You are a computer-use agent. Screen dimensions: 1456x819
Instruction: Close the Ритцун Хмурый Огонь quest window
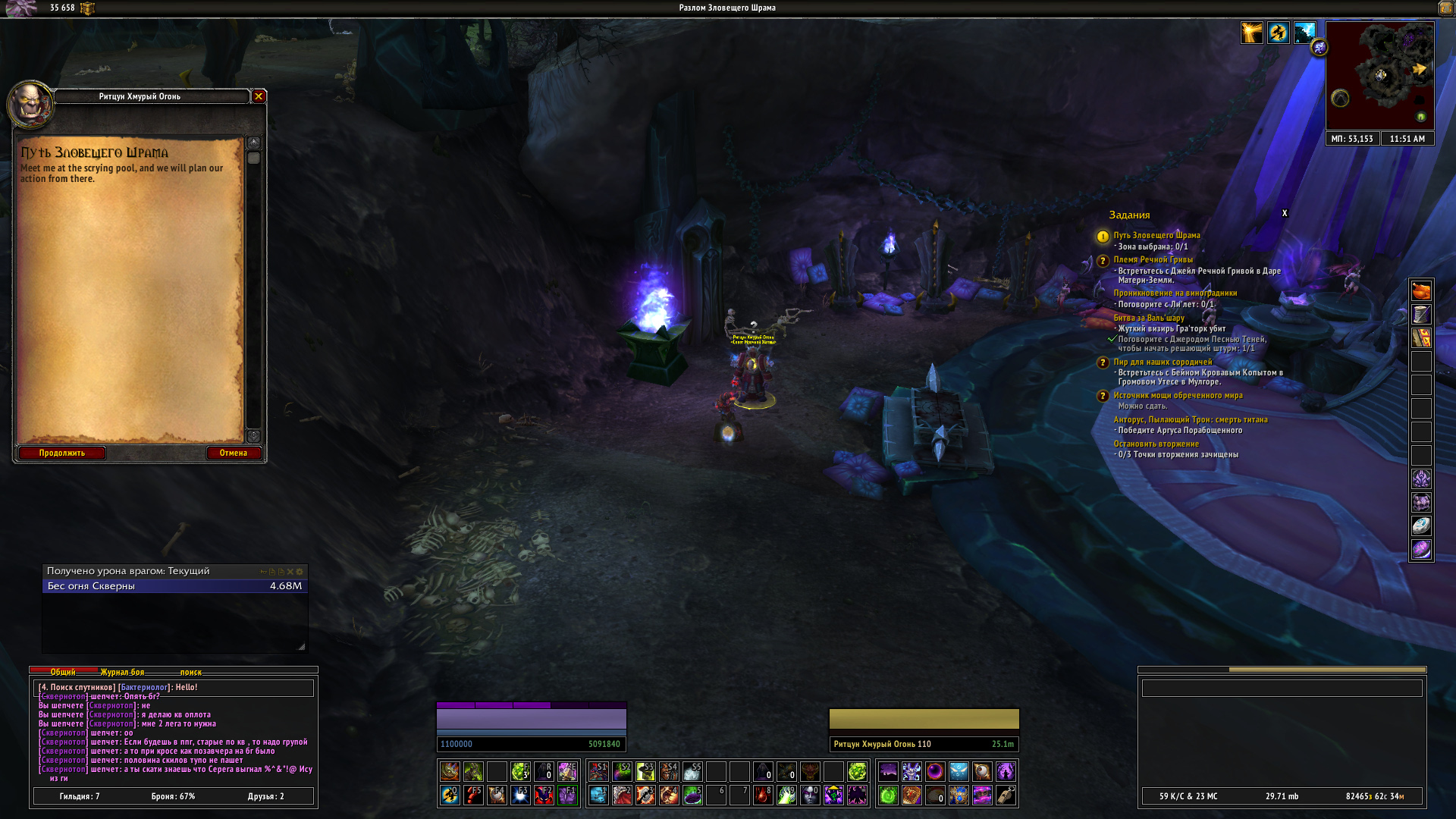[x=259, y=96]
